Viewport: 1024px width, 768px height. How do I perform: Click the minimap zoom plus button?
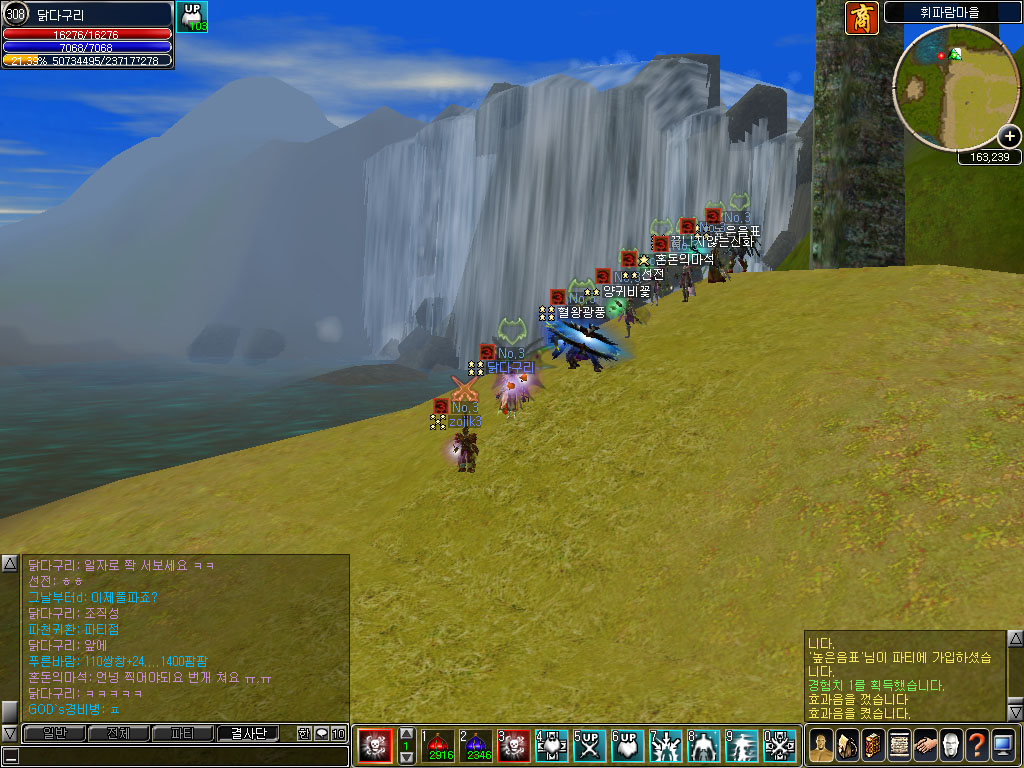(x=1009, y=137)
